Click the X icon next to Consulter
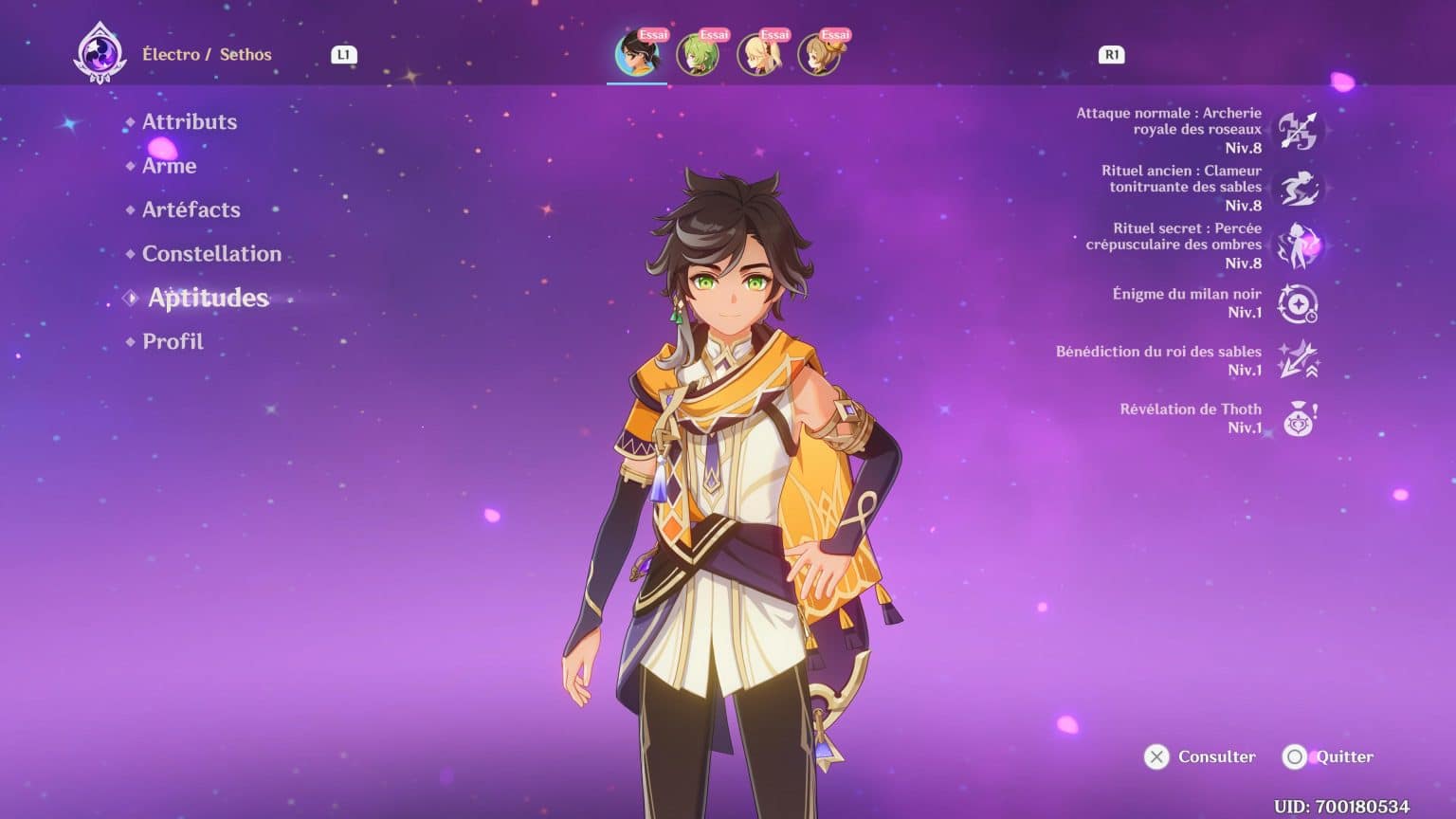The height and width of the screenshot is (819, 1456). click(x=1156, y=756)
